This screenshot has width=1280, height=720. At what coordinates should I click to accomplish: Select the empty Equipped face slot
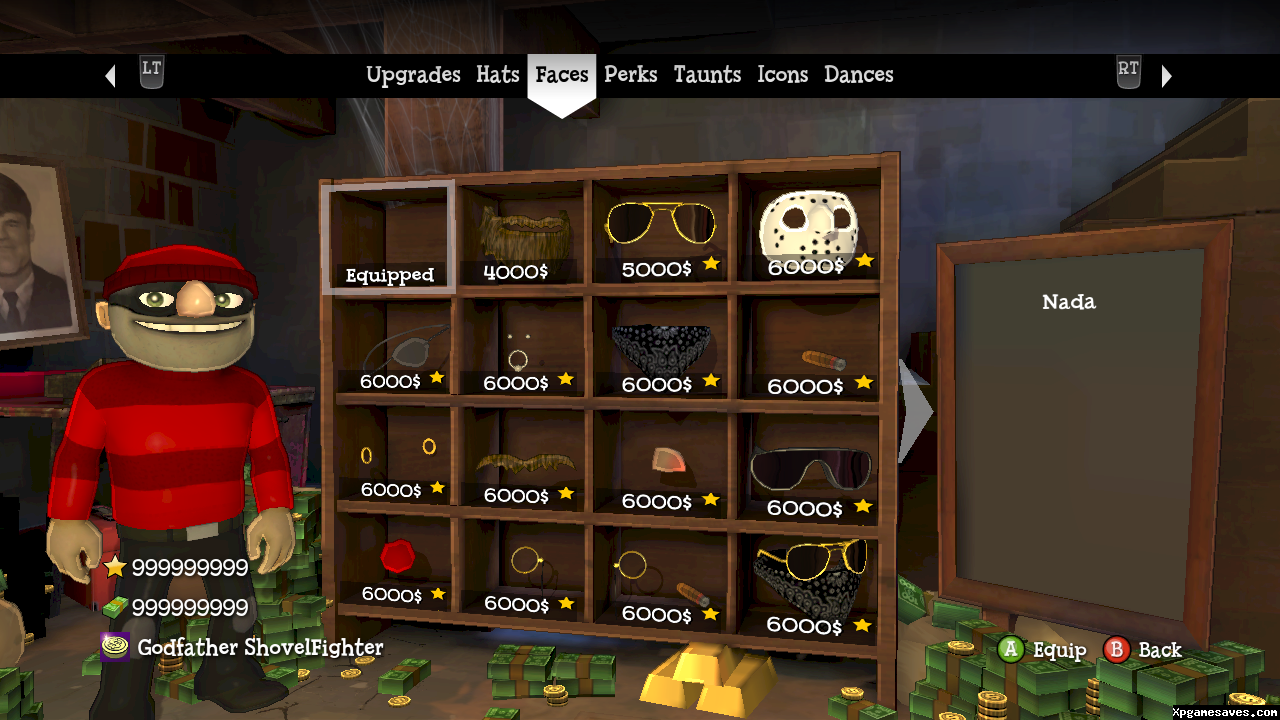[x=389, y=238]
